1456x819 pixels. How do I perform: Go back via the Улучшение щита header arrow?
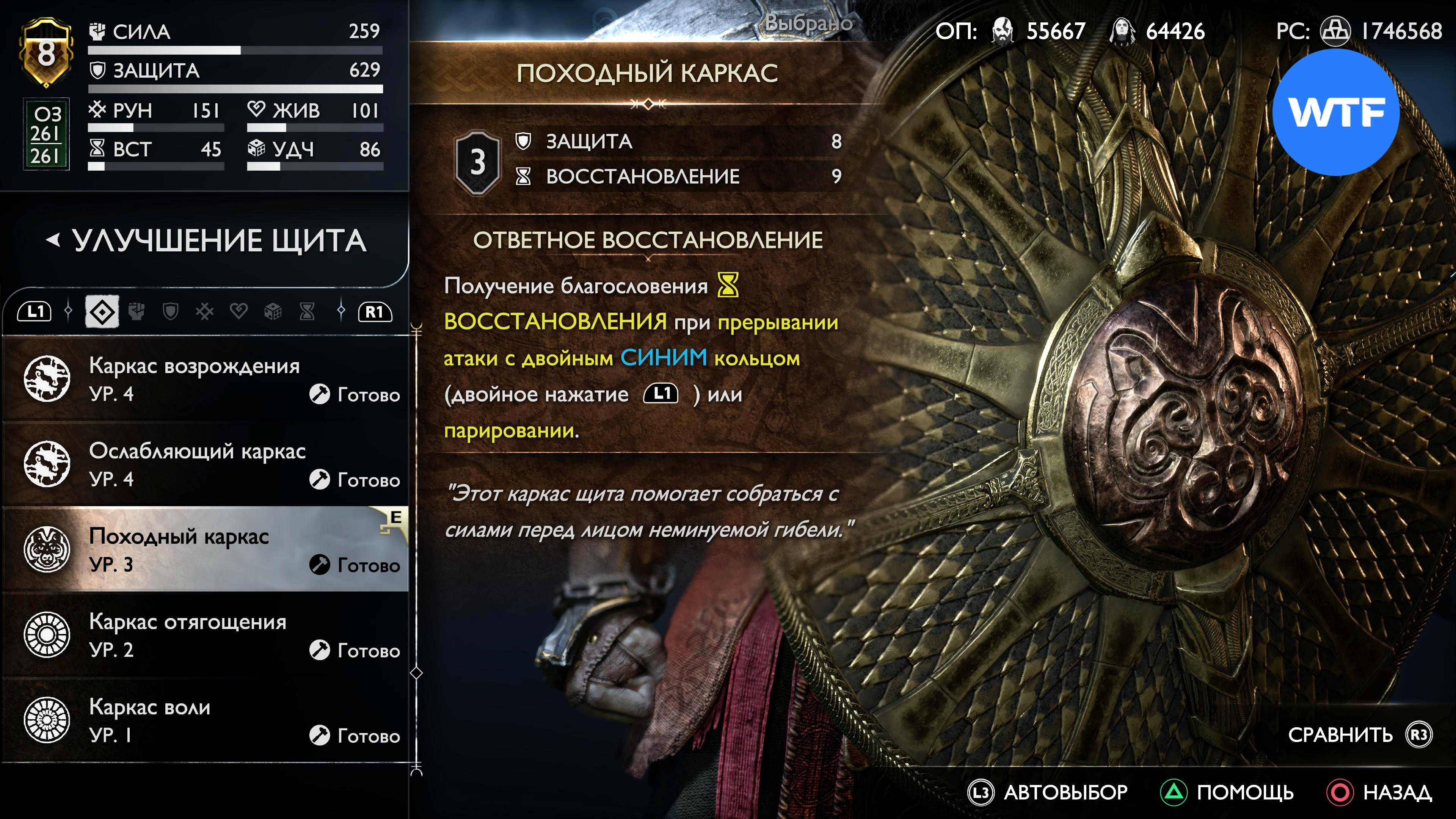[x=53, y=241]
